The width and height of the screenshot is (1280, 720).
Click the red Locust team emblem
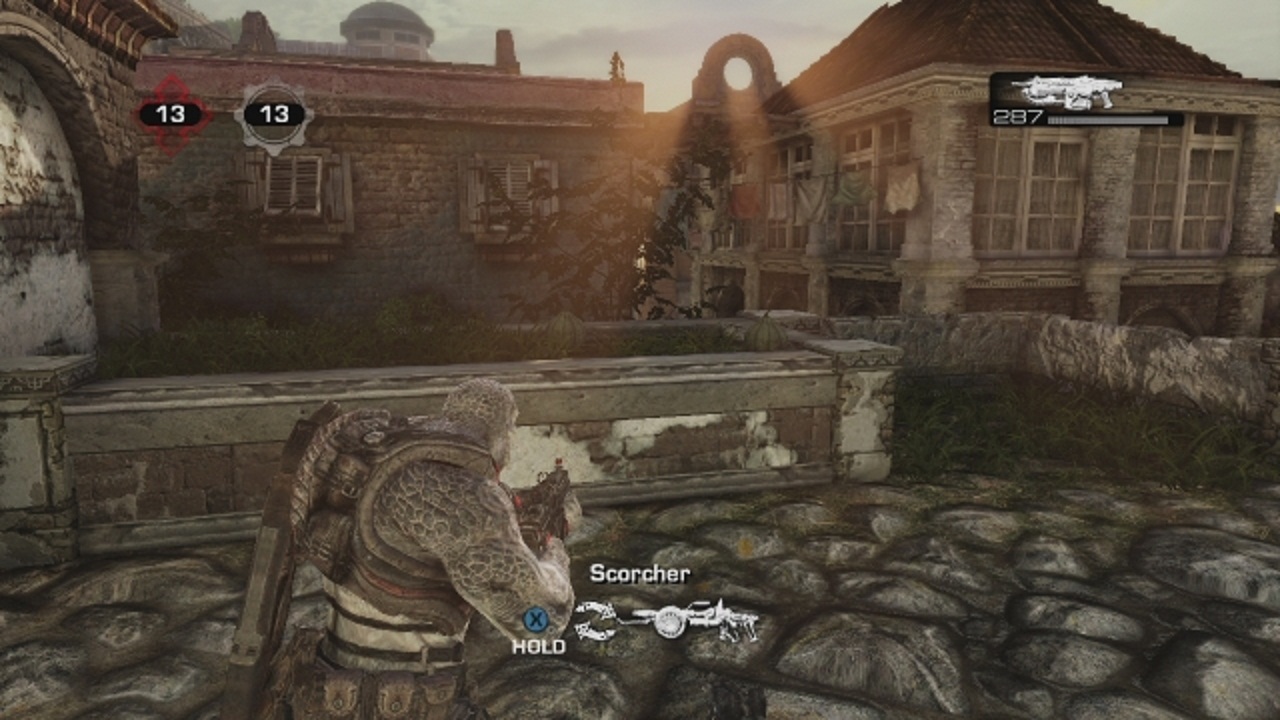coord(172,114)
